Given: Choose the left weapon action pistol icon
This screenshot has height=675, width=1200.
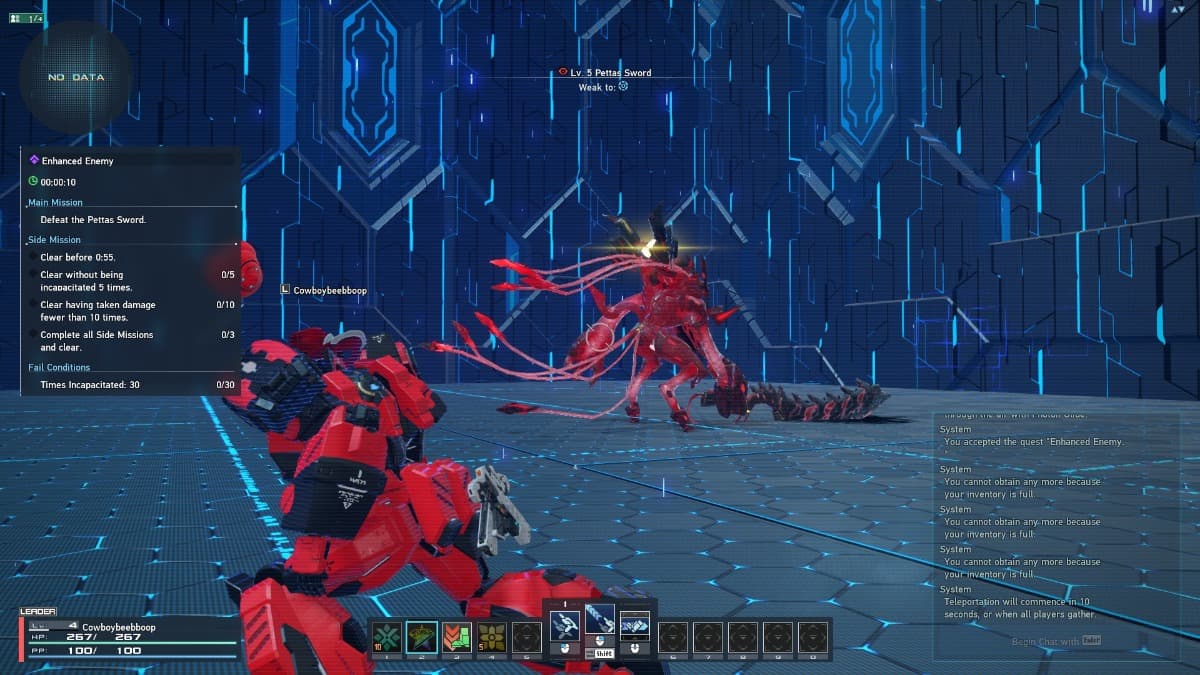Looking at the screenshot, I should (565, 627).
